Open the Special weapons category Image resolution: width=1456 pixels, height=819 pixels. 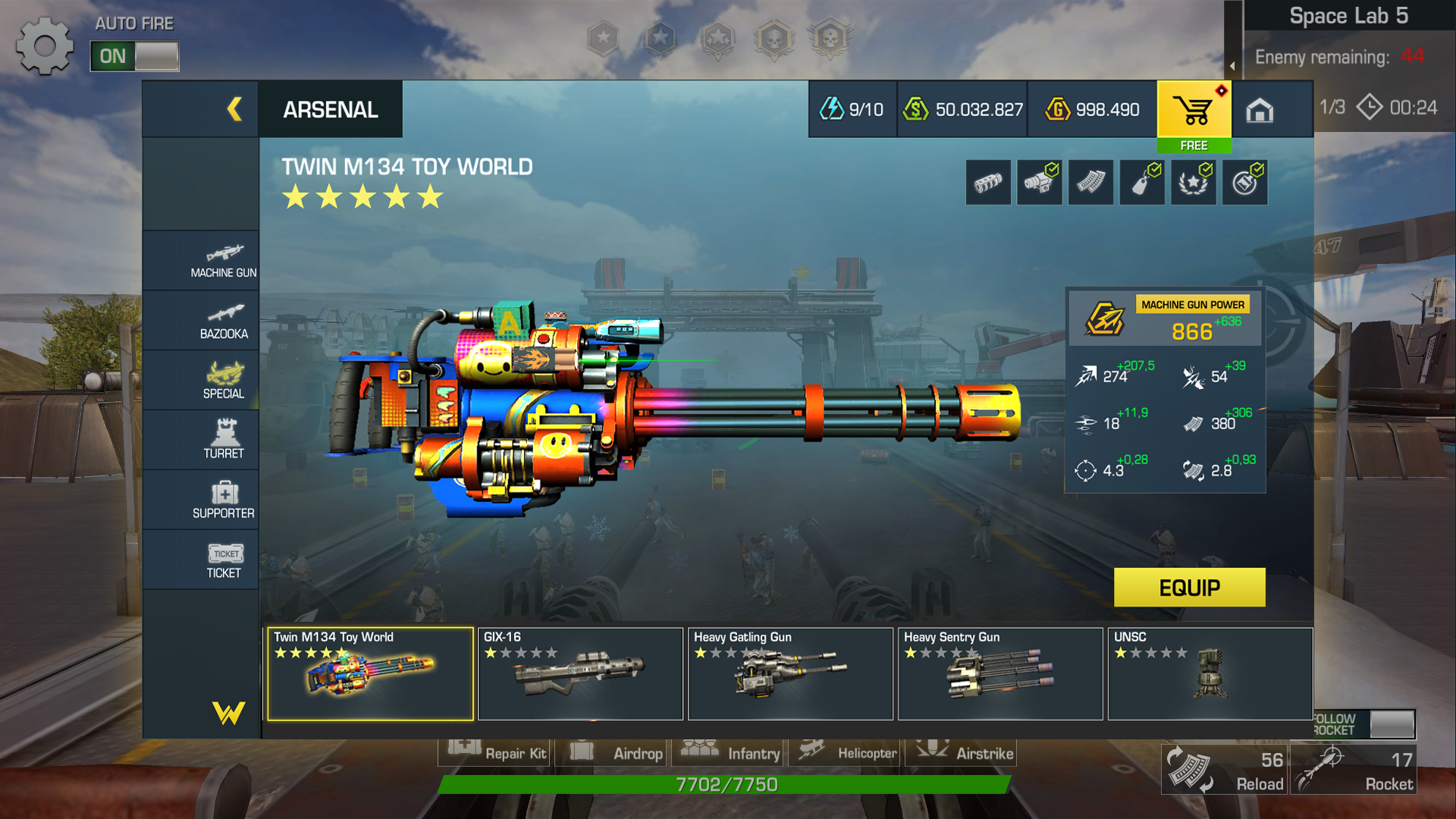click(x=223, y=381)
